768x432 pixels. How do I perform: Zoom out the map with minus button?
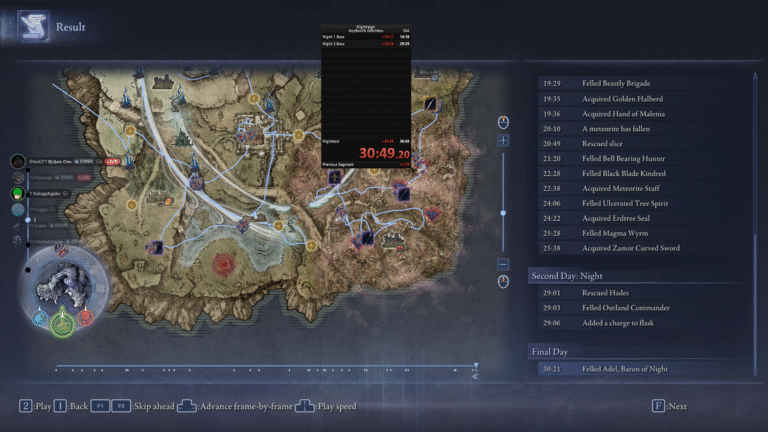point(504,264)
